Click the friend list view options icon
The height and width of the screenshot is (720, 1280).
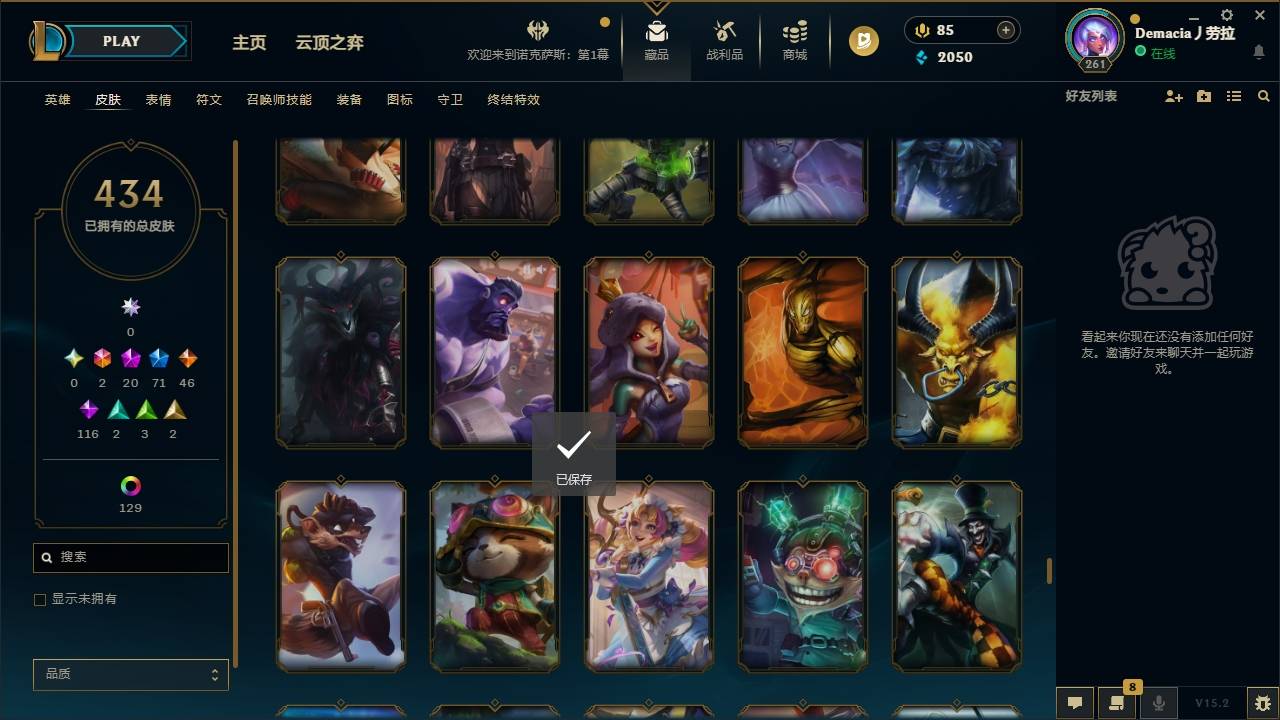coord(1234,96)
